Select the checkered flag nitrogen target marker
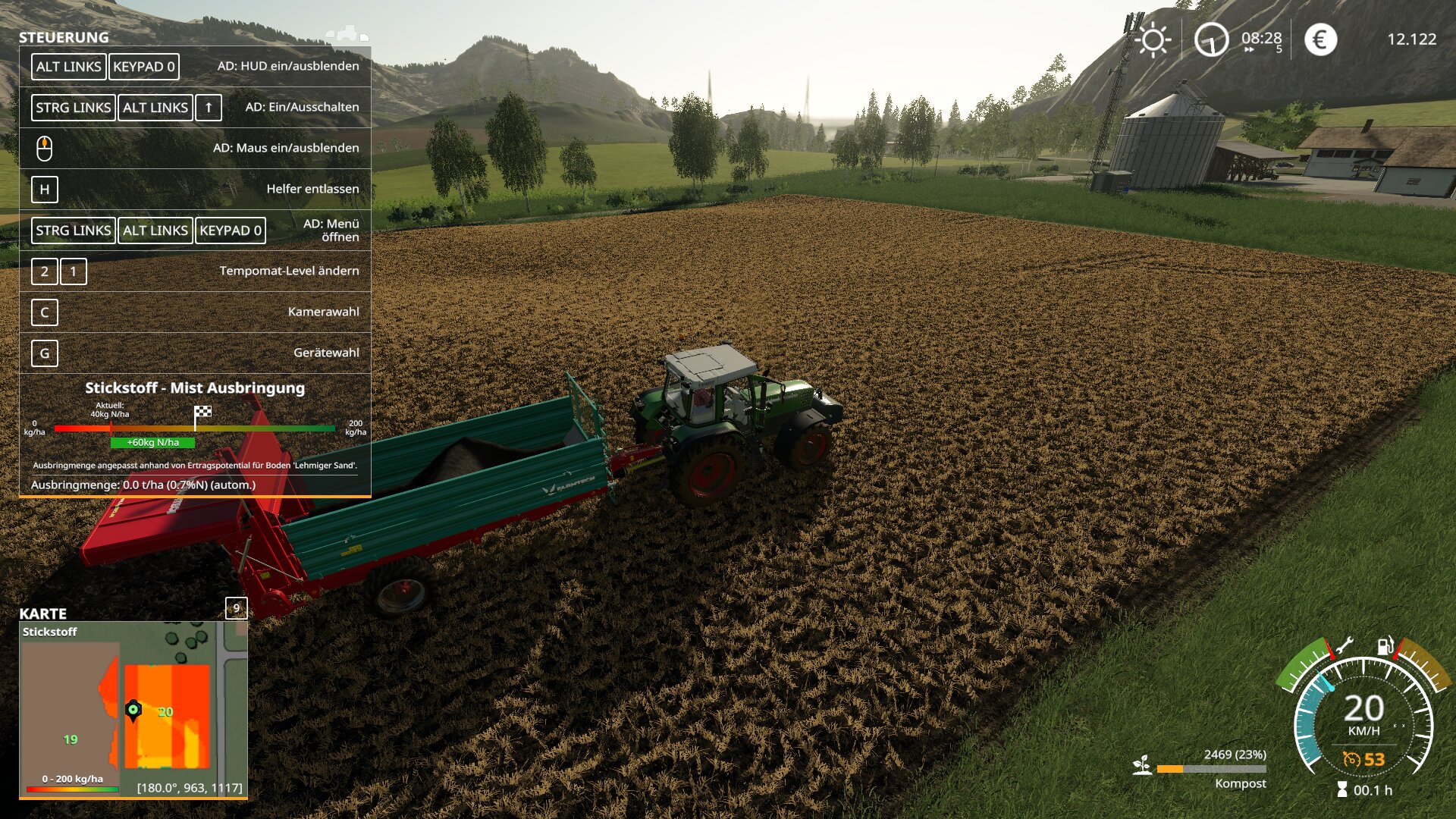This screenshot has height=819, width=1456. [x=202, y=413]
